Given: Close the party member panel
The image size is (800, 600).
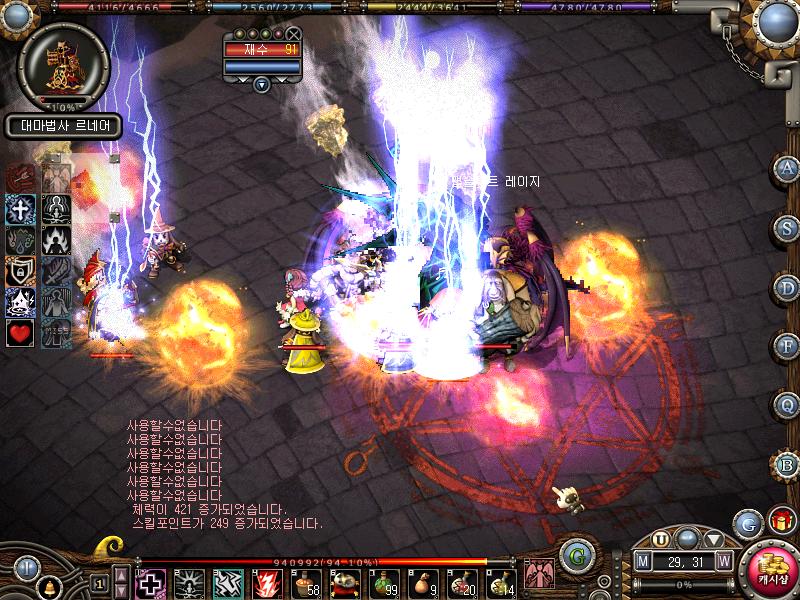Looking at the screenshot, I should 293,34.
